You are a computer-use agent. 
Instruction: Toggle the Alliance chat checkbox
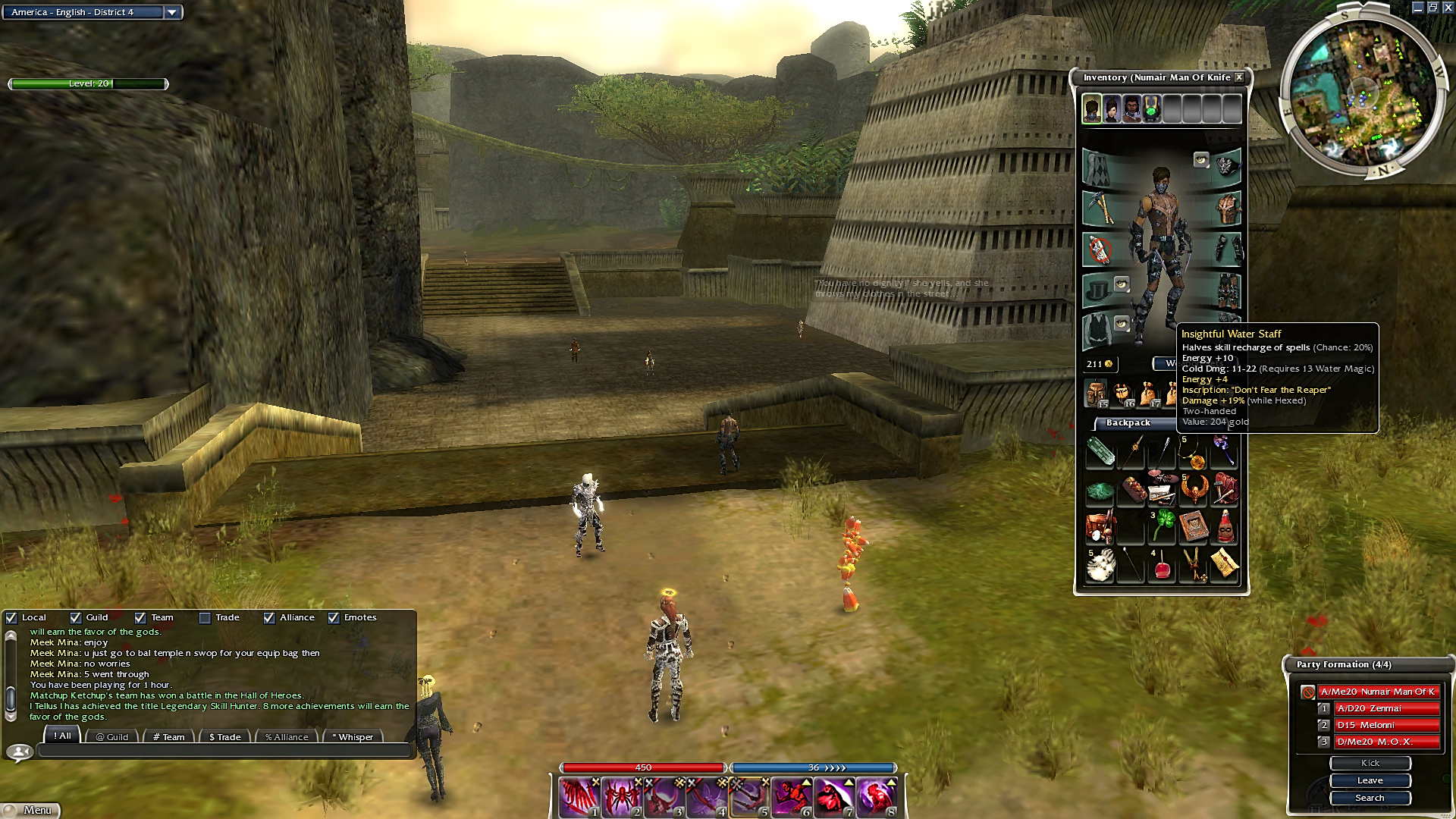[269, 618]
